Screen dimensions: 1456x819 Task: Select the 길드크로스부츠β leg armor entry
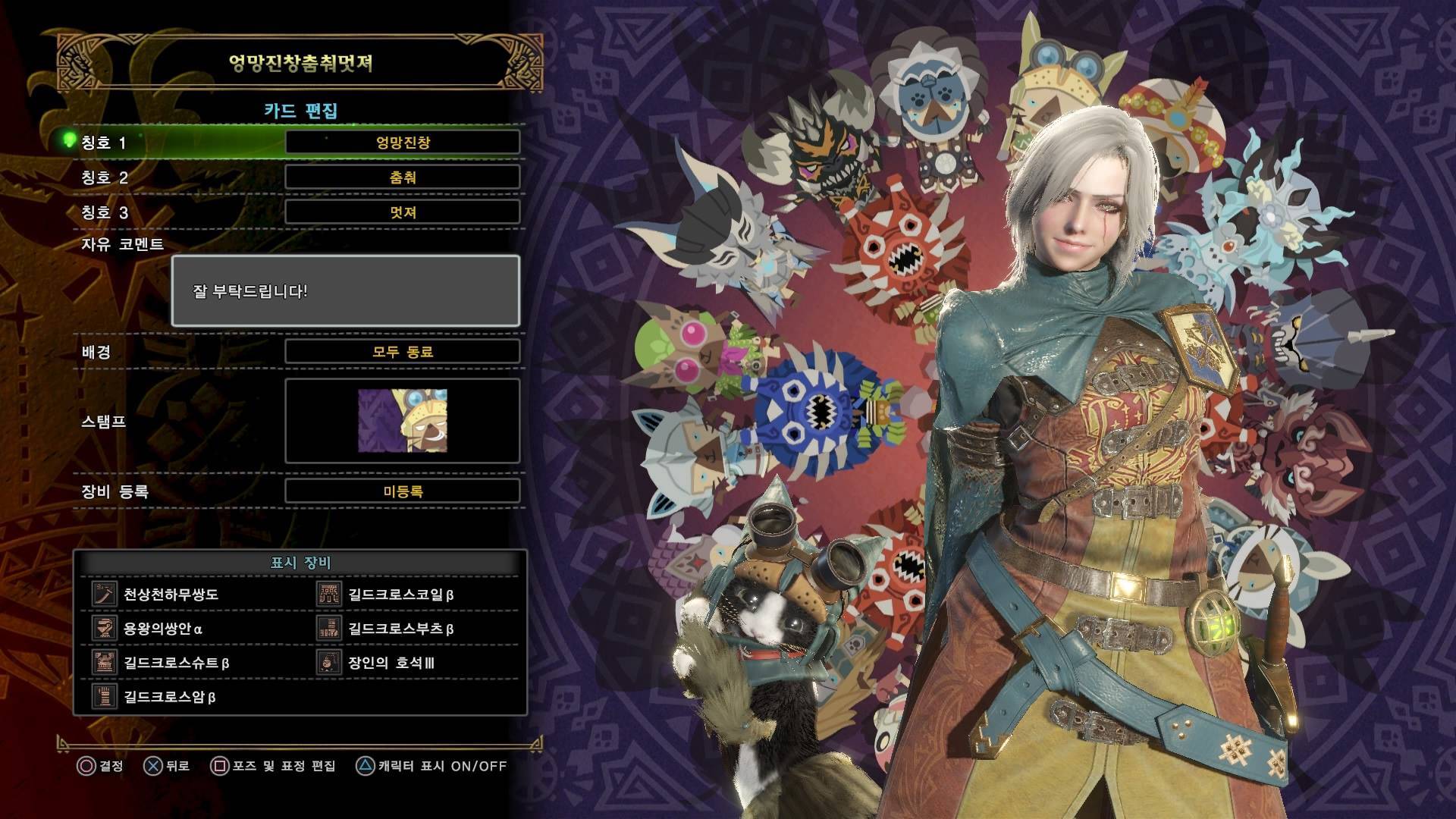tap(401, 629)
